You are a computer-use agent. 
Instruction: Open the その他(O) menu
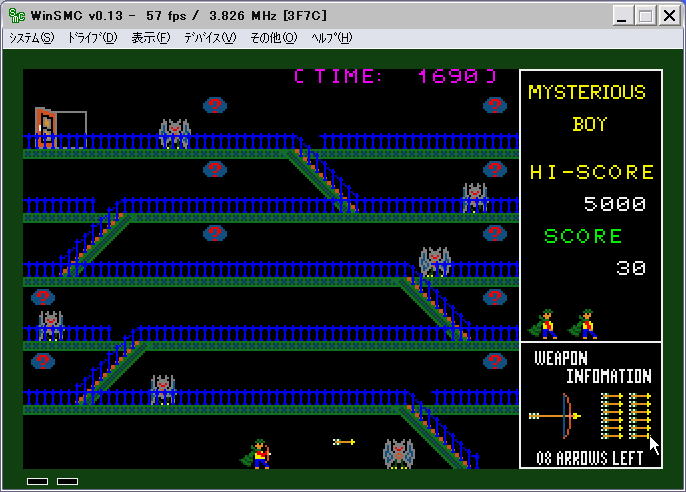(273, 38)
